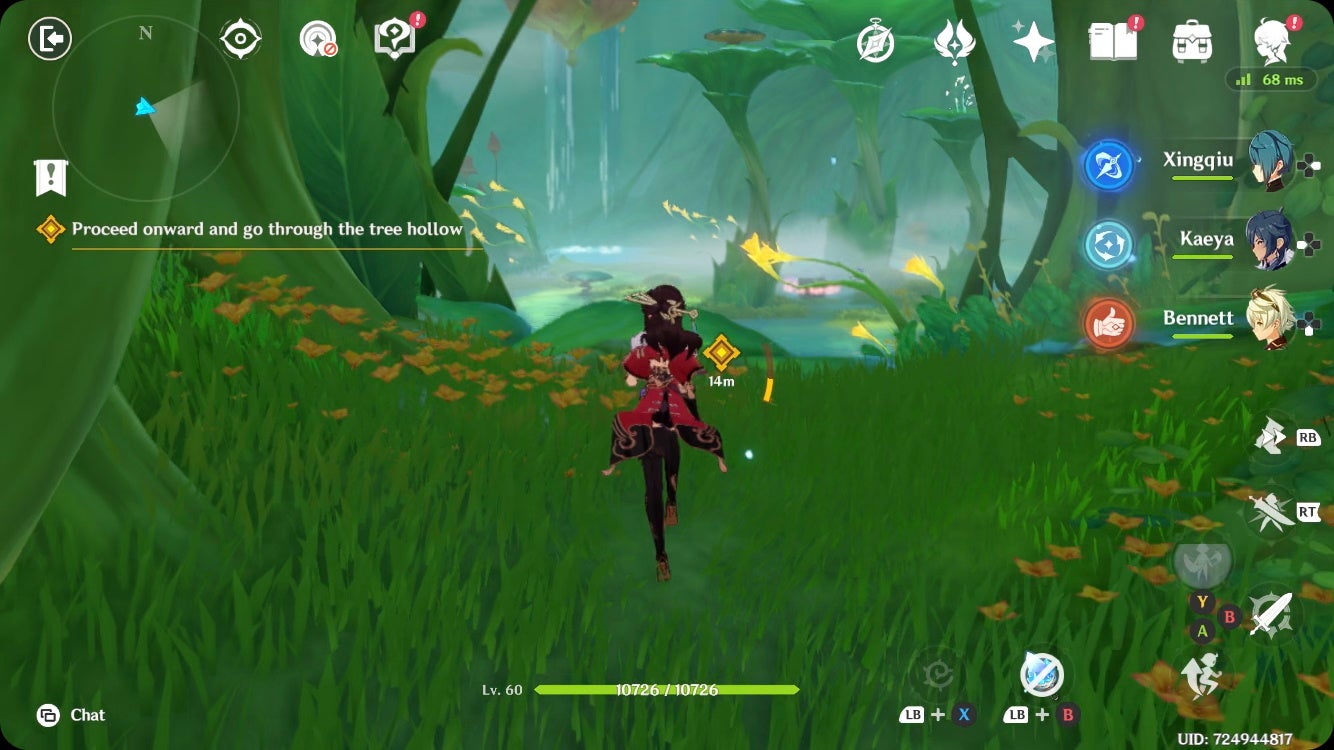Trigger Bennett's elemental burst icon
The image size is (1334, 750).
[1106, 324]
